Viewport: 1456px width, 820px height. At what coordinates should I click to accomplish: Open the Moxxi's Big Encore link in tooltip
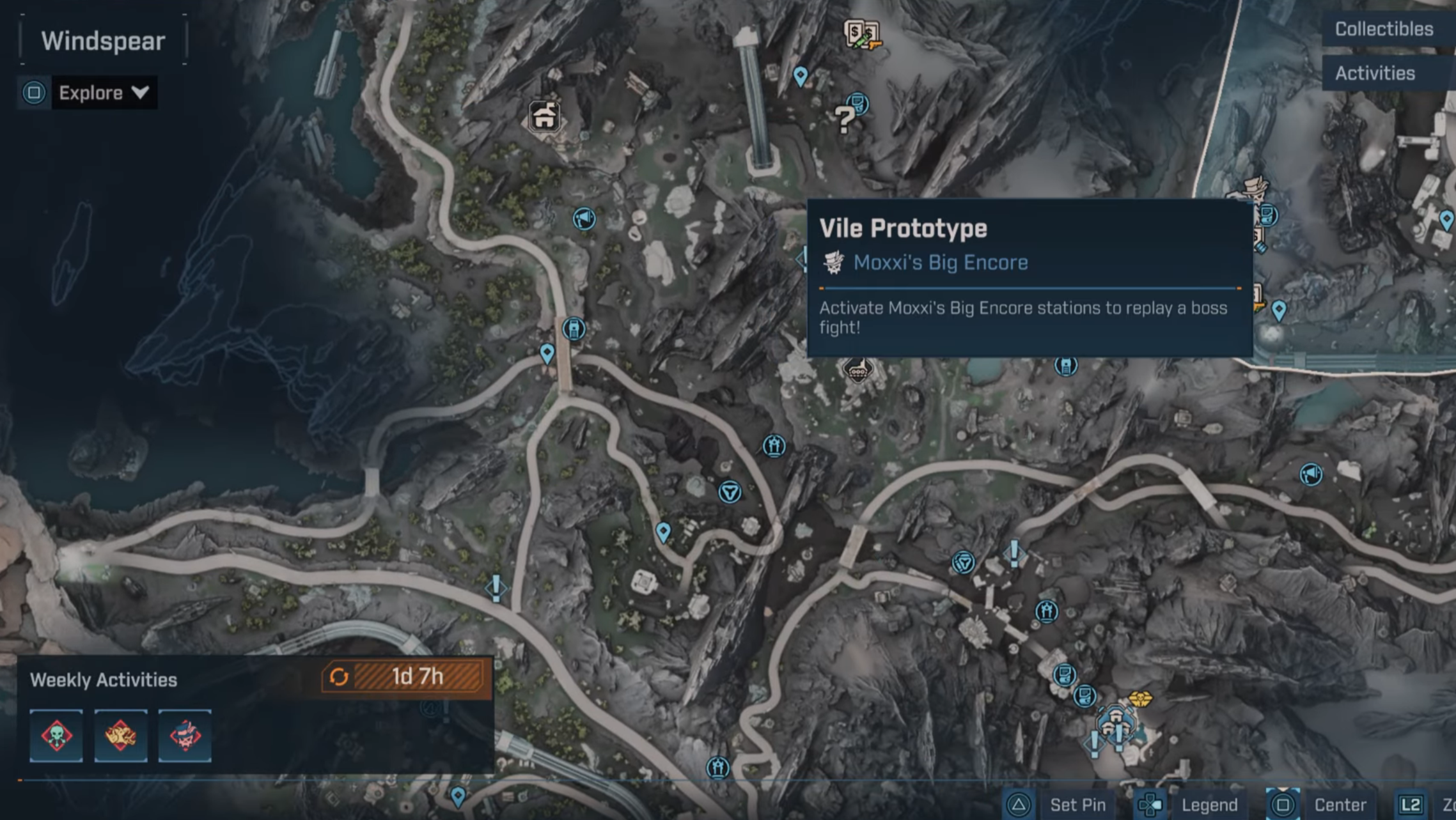tap(940, 263)
